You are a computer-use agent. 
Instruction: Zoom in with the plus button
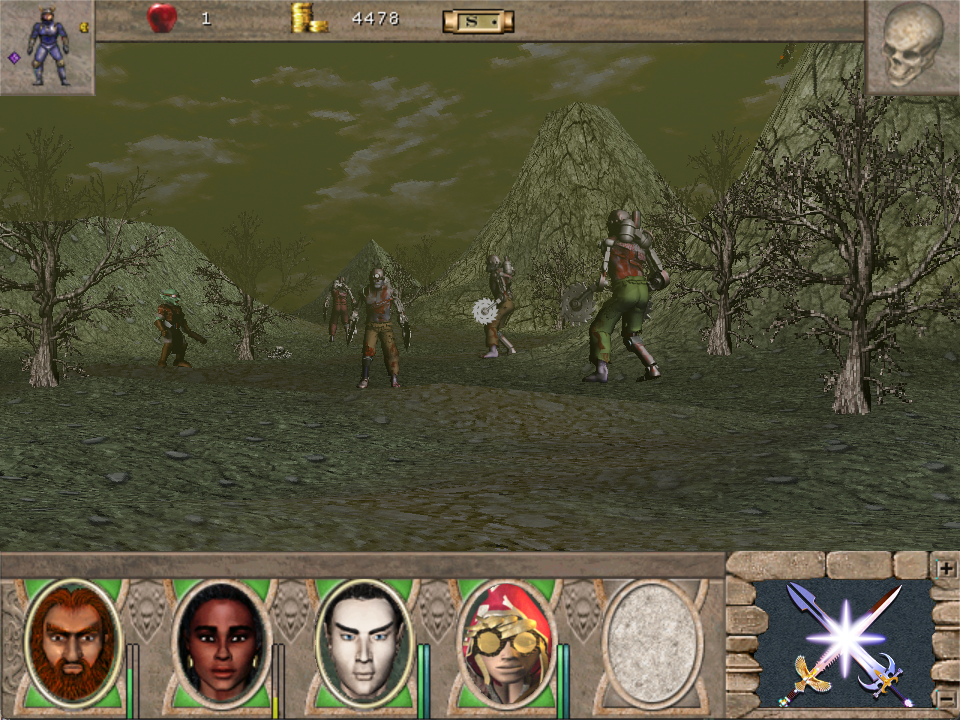(945, 568)
